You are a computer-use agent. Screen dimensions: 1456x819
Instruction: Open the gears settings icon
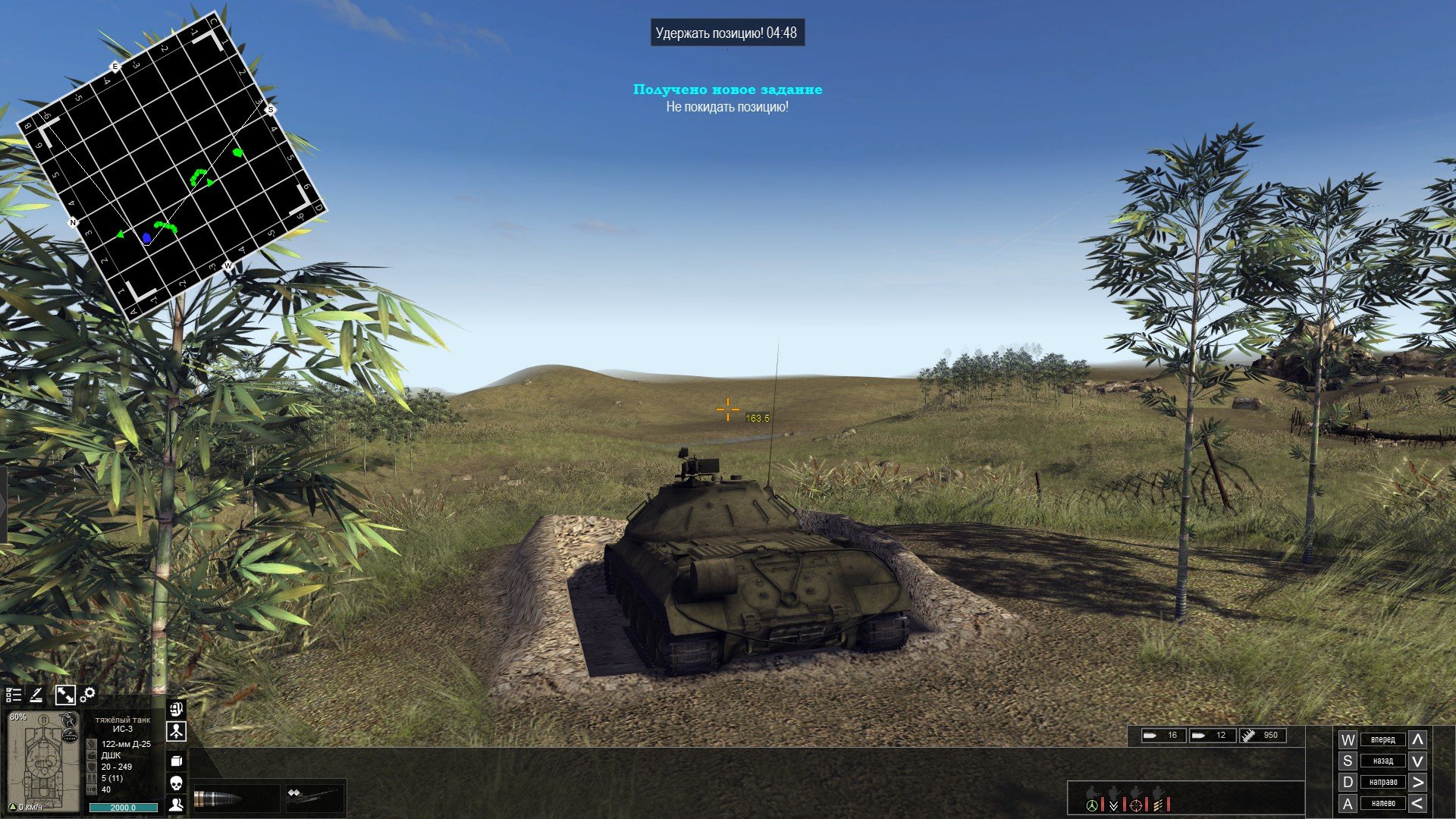point(88,694)
